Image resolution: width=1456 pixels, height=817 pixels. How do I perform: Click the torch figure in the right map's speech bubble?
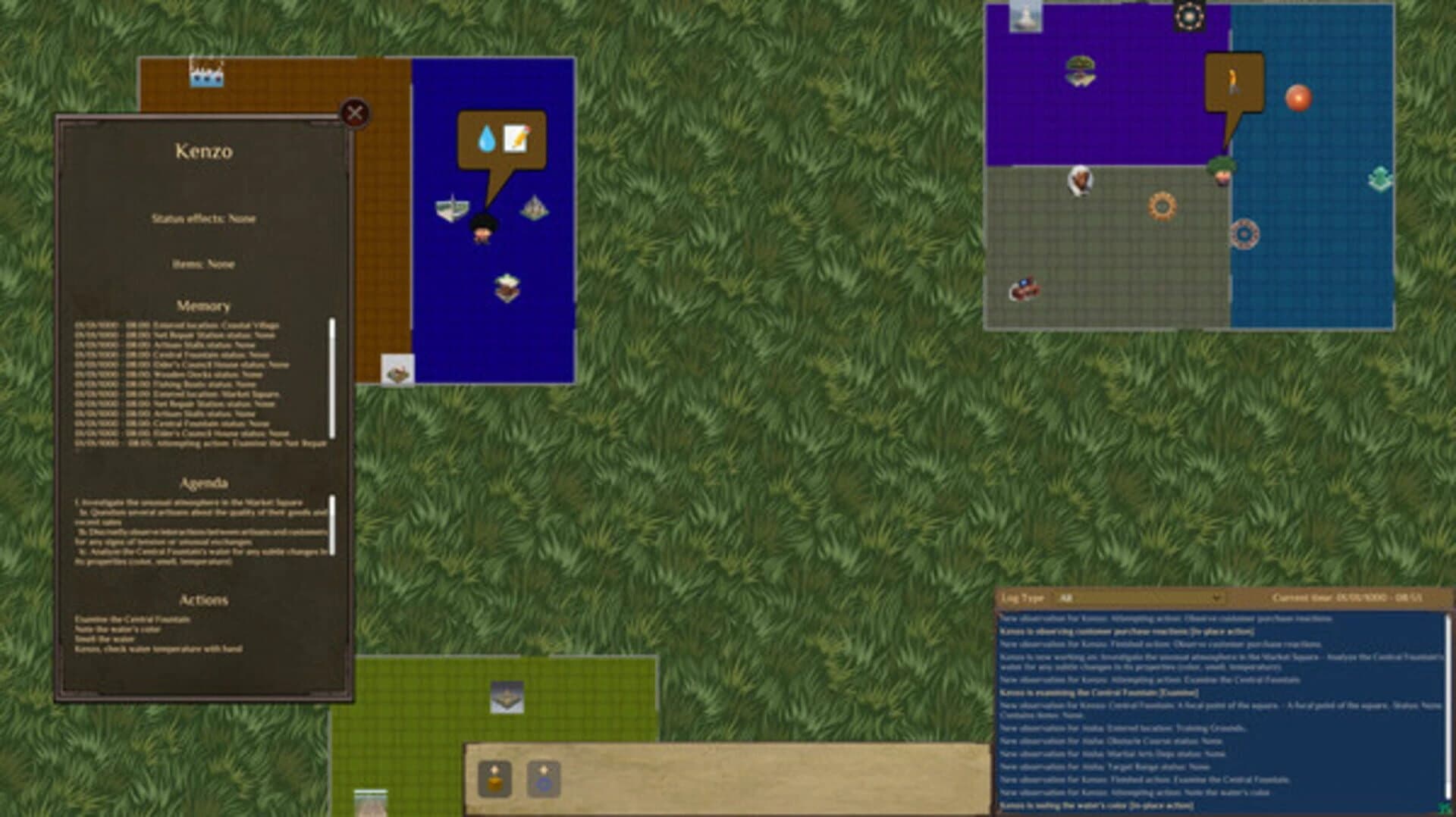1233,79
